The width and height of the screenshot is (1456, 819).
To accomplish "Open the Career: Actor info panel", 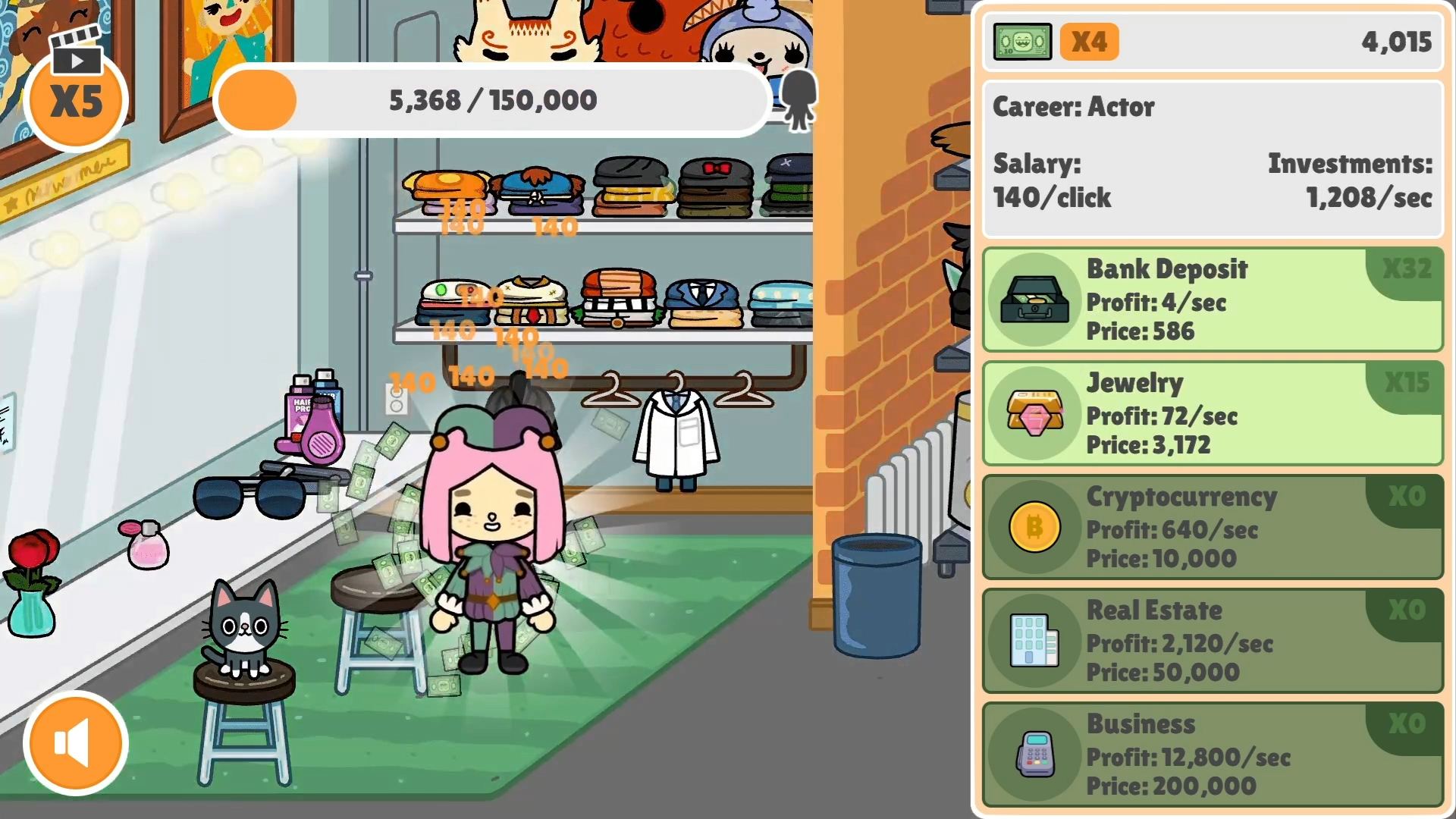I will (1212, 152).
